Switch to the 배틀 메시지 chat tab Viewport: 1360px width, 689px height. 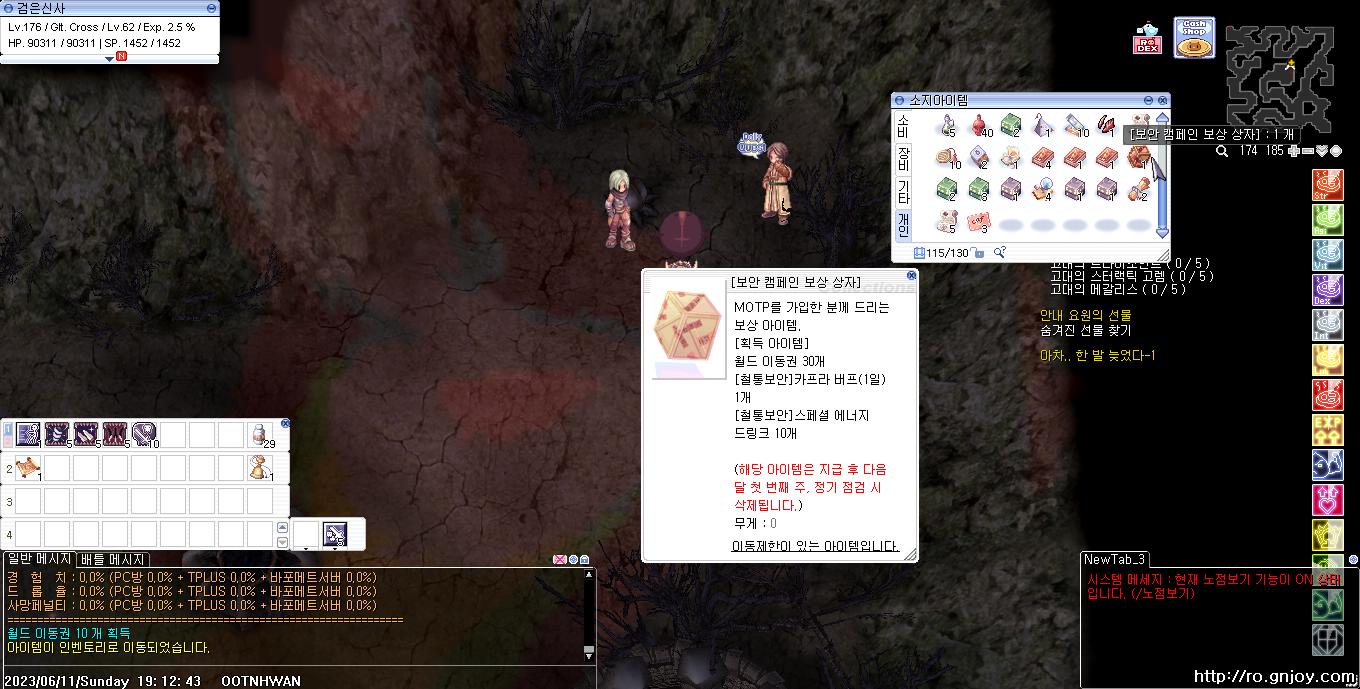coord(114,560)
